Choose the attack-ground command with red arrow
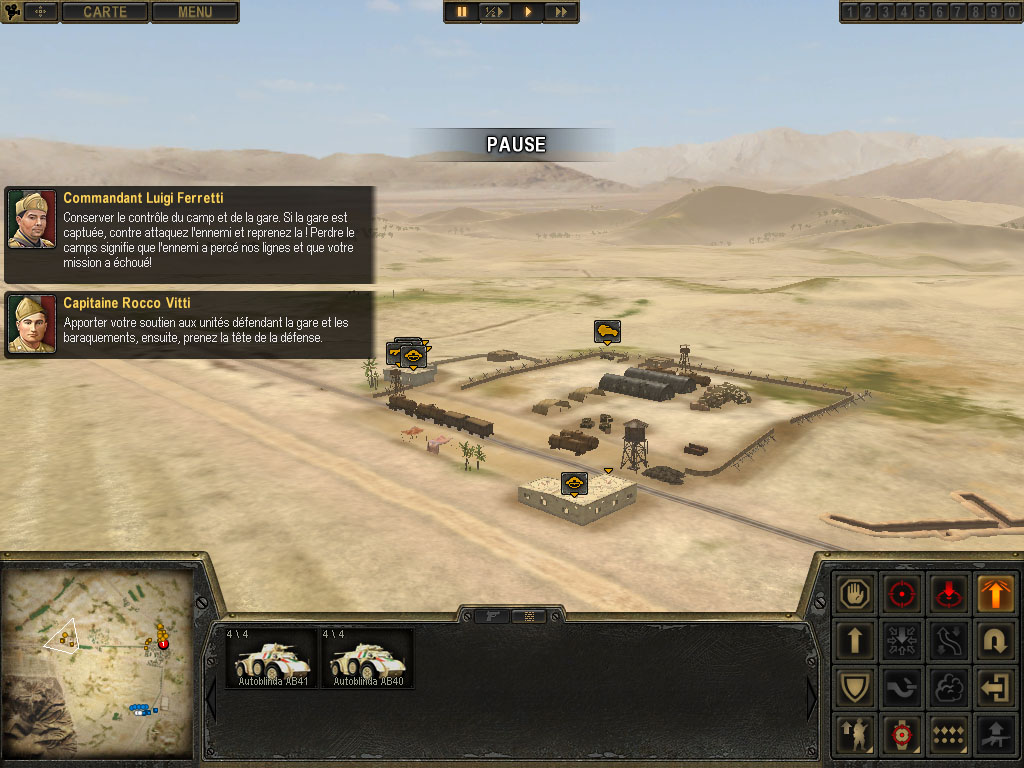1024x768 pixels. (949, 594)
